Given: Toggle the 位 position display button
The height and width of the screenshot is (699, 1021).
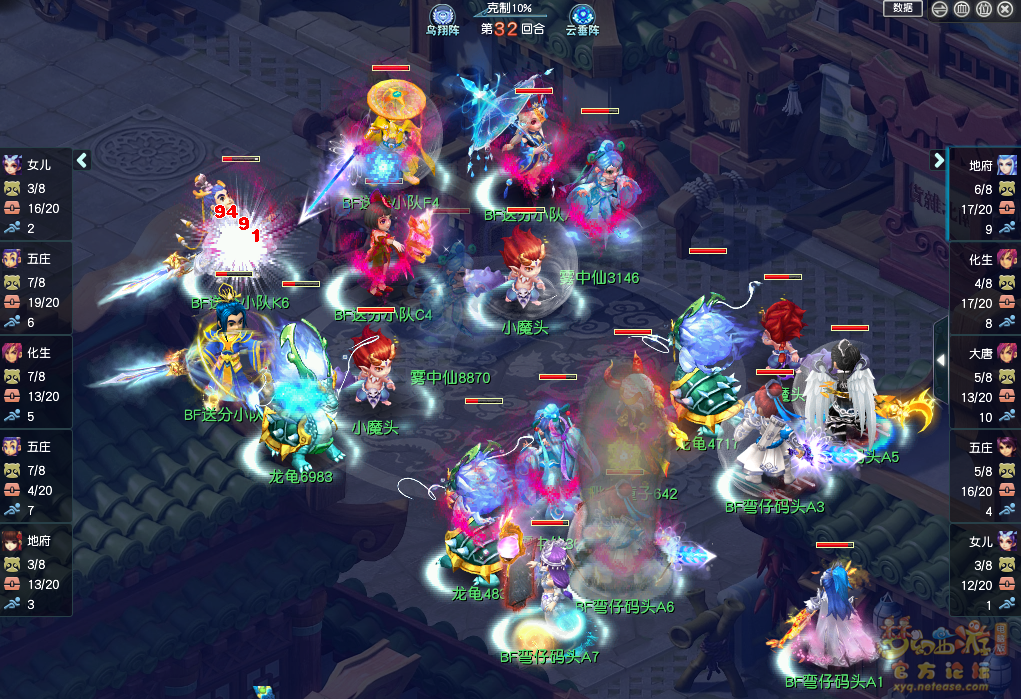Looking at the screenshot, I should click(983, 9).
